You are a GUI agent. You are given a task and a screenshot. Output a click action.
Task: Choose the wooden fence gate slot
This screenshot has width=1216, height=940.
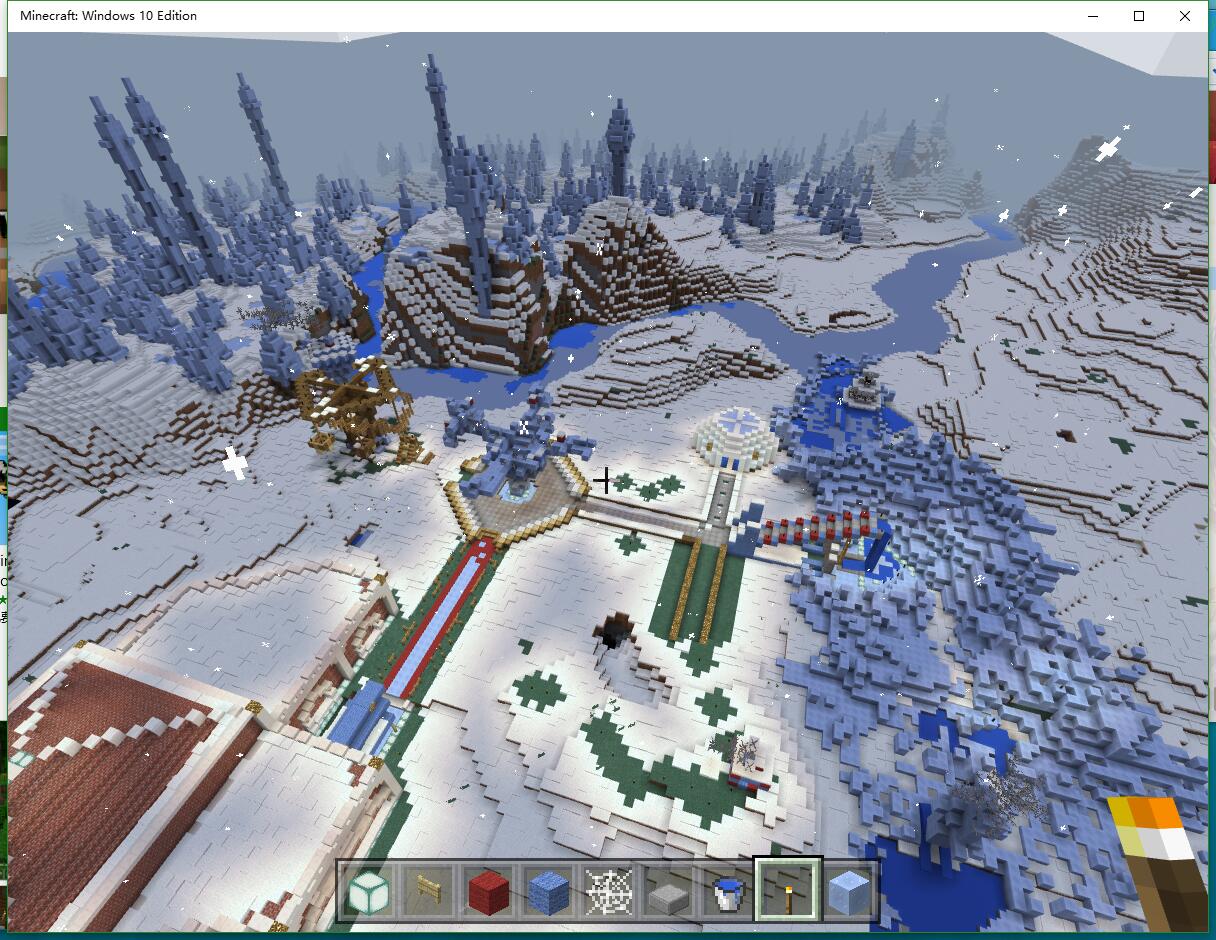(x=428, y=889)
